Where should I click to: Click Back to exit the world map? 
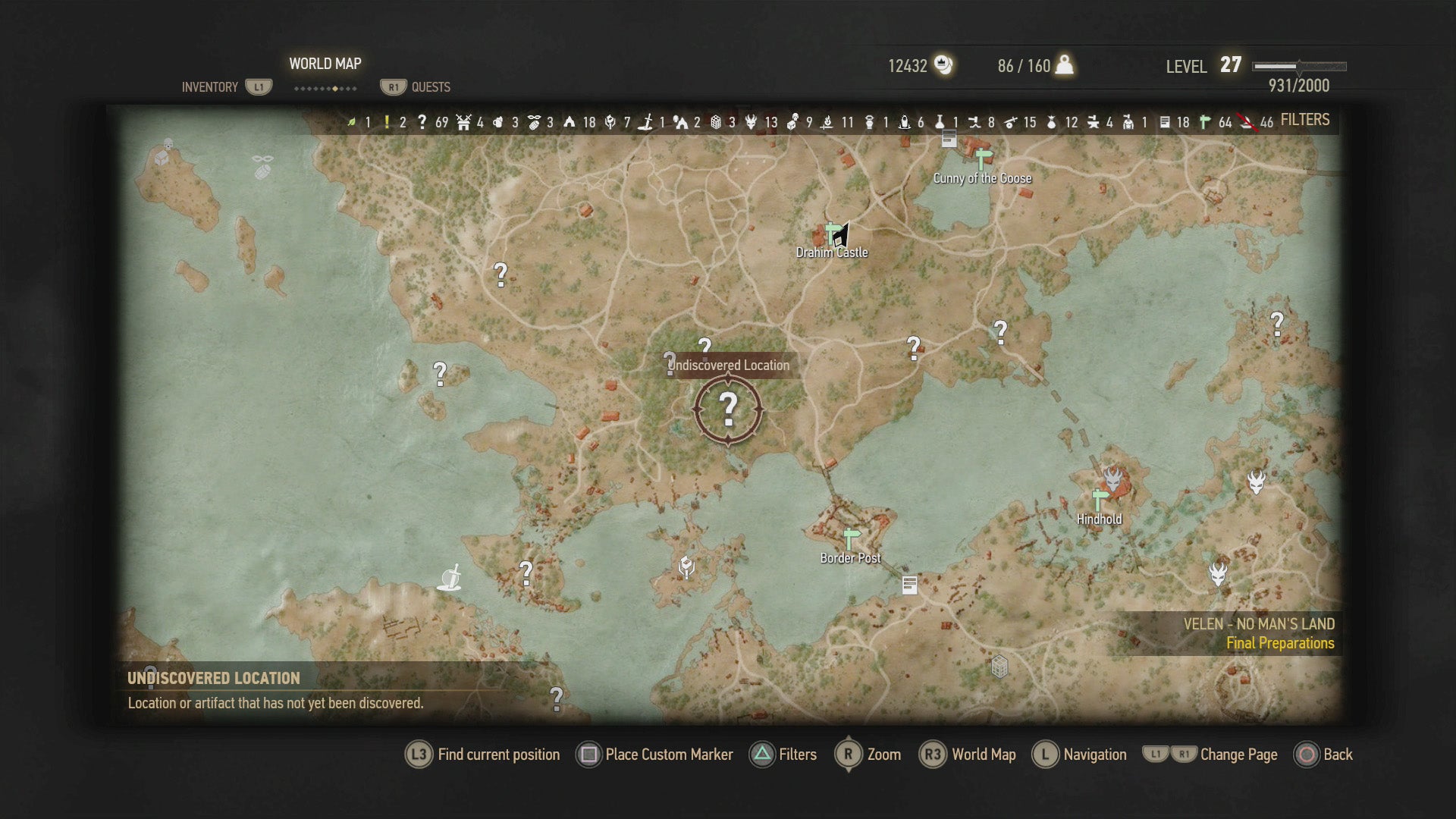coord(1325,755)
